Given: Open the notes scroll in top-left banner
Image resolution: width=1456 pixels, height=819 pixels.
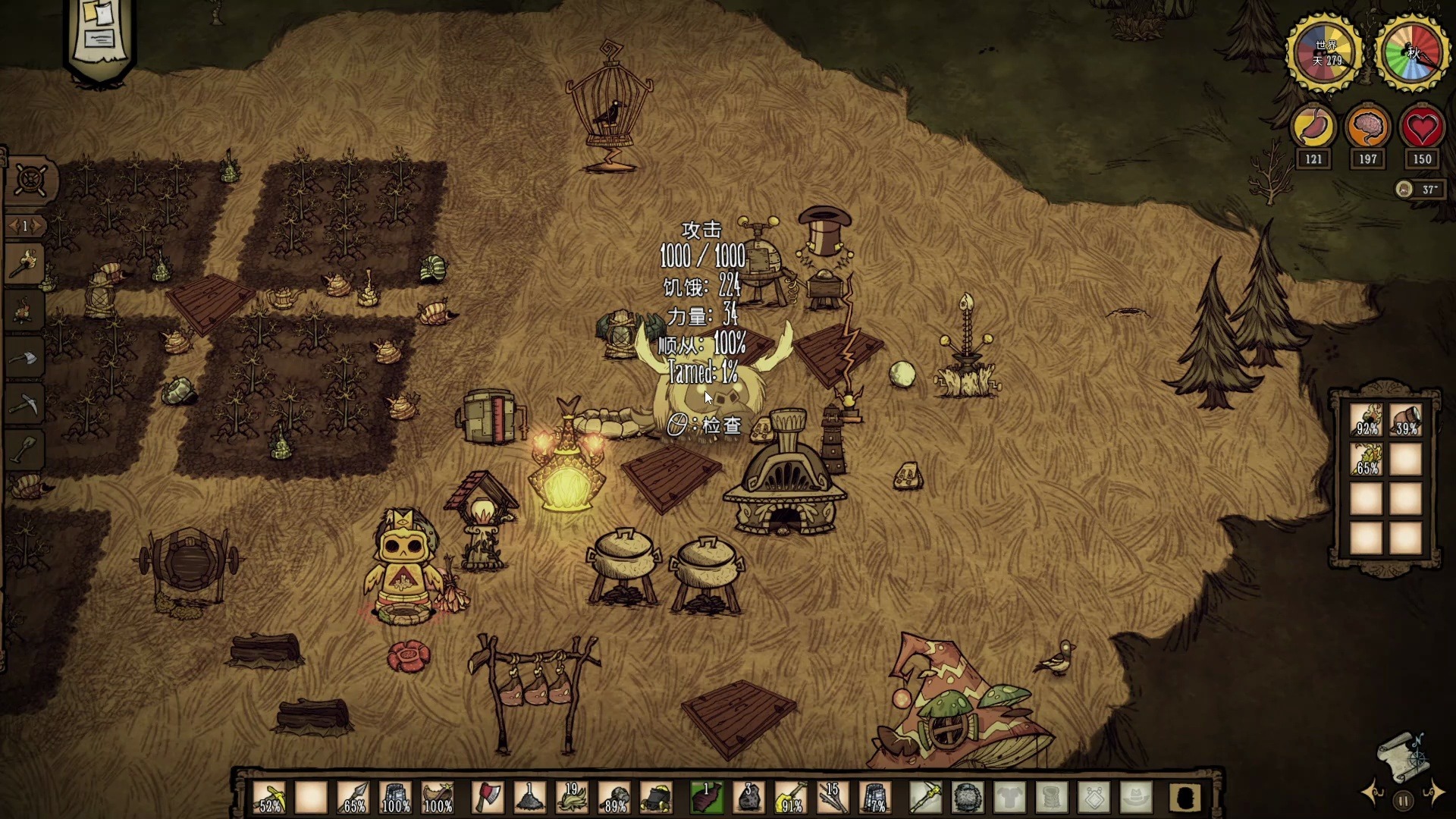Looking at the screenshot, I should (x=100, y=30).
